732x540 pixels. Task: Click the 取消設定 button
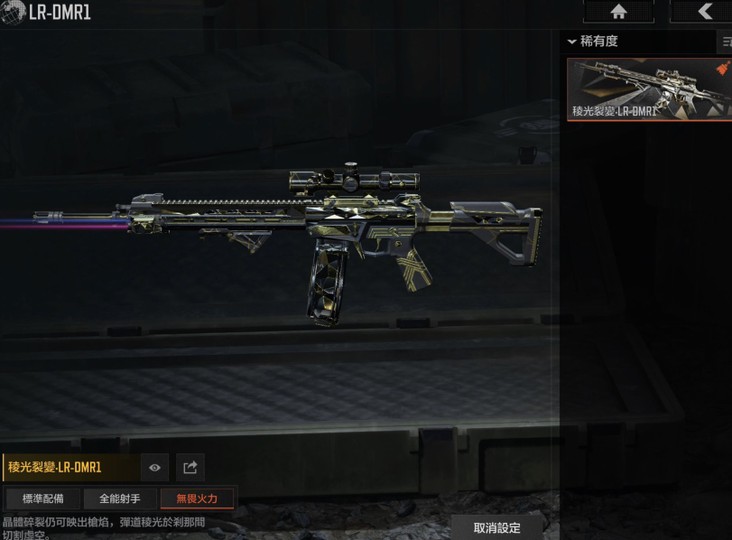497,527
